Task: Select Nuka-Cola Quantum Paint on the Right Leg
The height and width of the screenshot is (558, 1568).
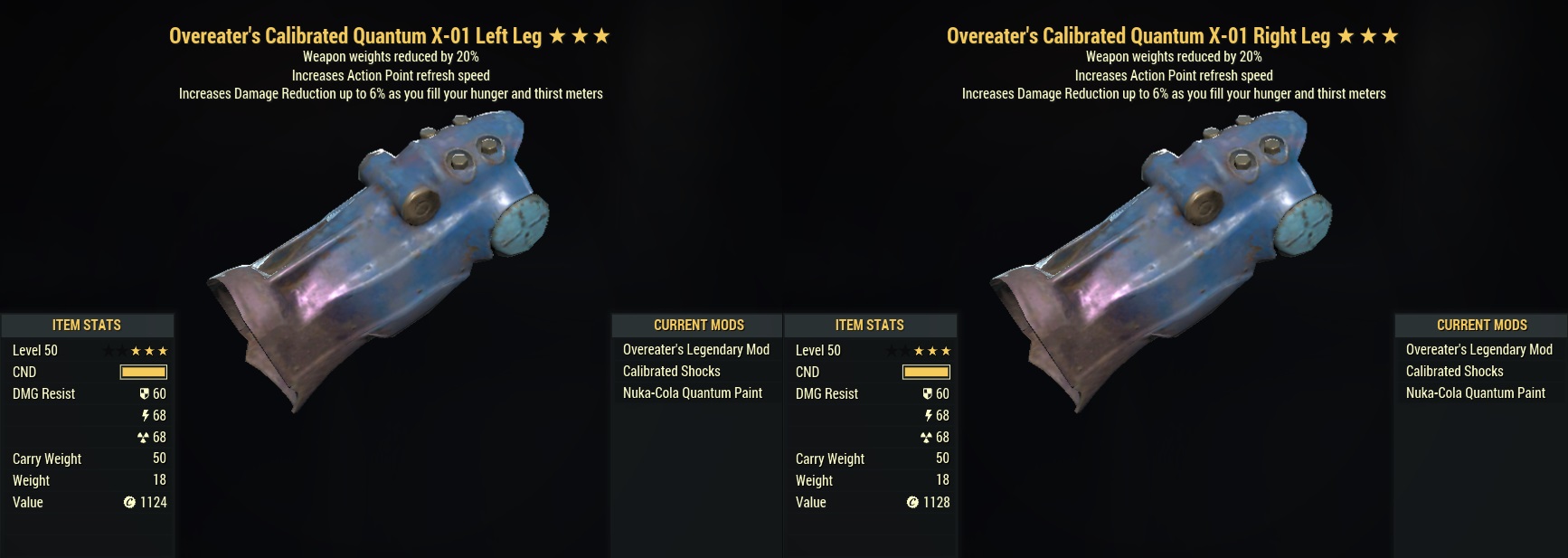Action: click(x=1475, y=393)
